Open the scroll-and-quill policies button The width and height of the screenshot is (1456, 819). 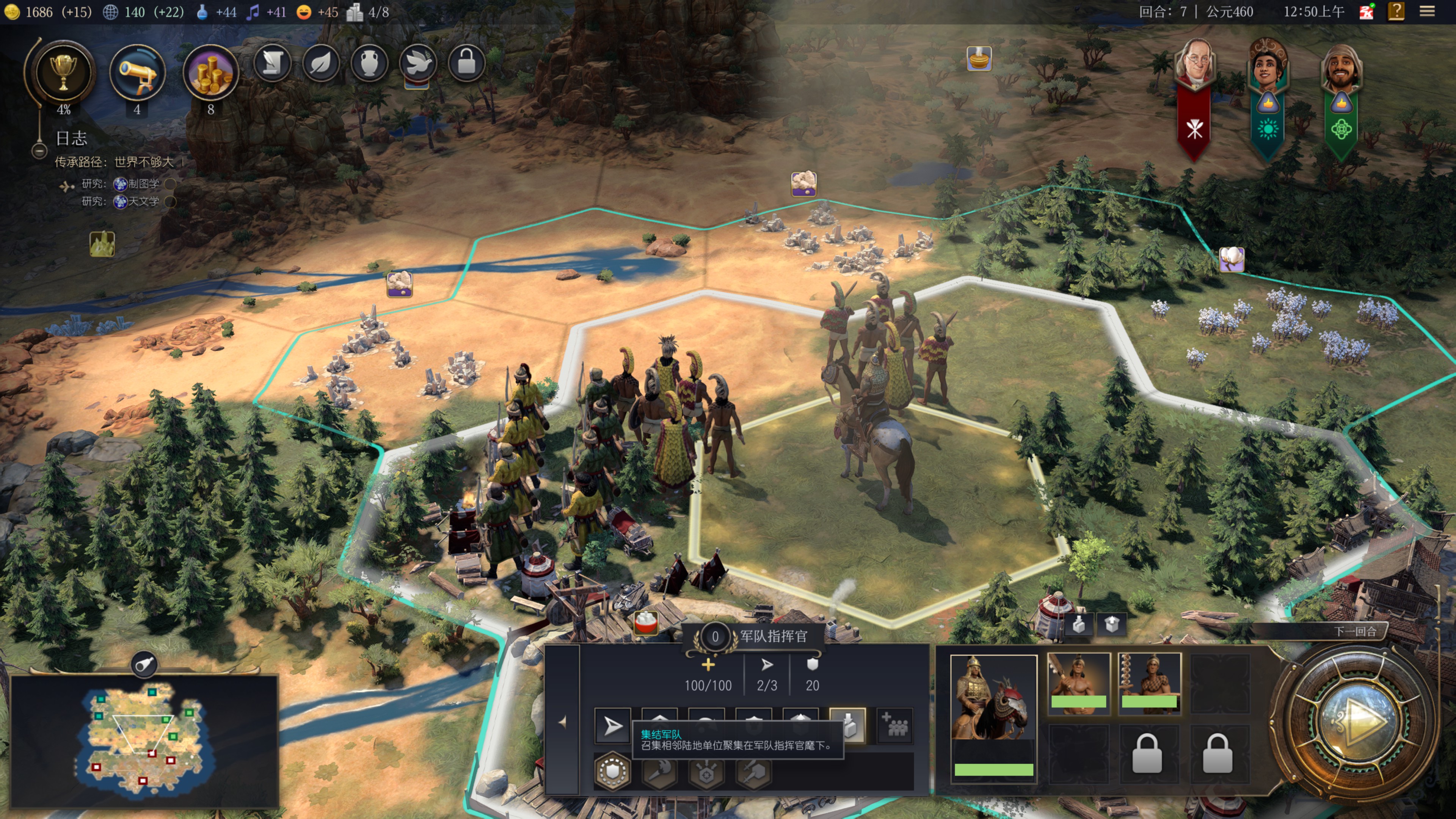pos(273,62)
